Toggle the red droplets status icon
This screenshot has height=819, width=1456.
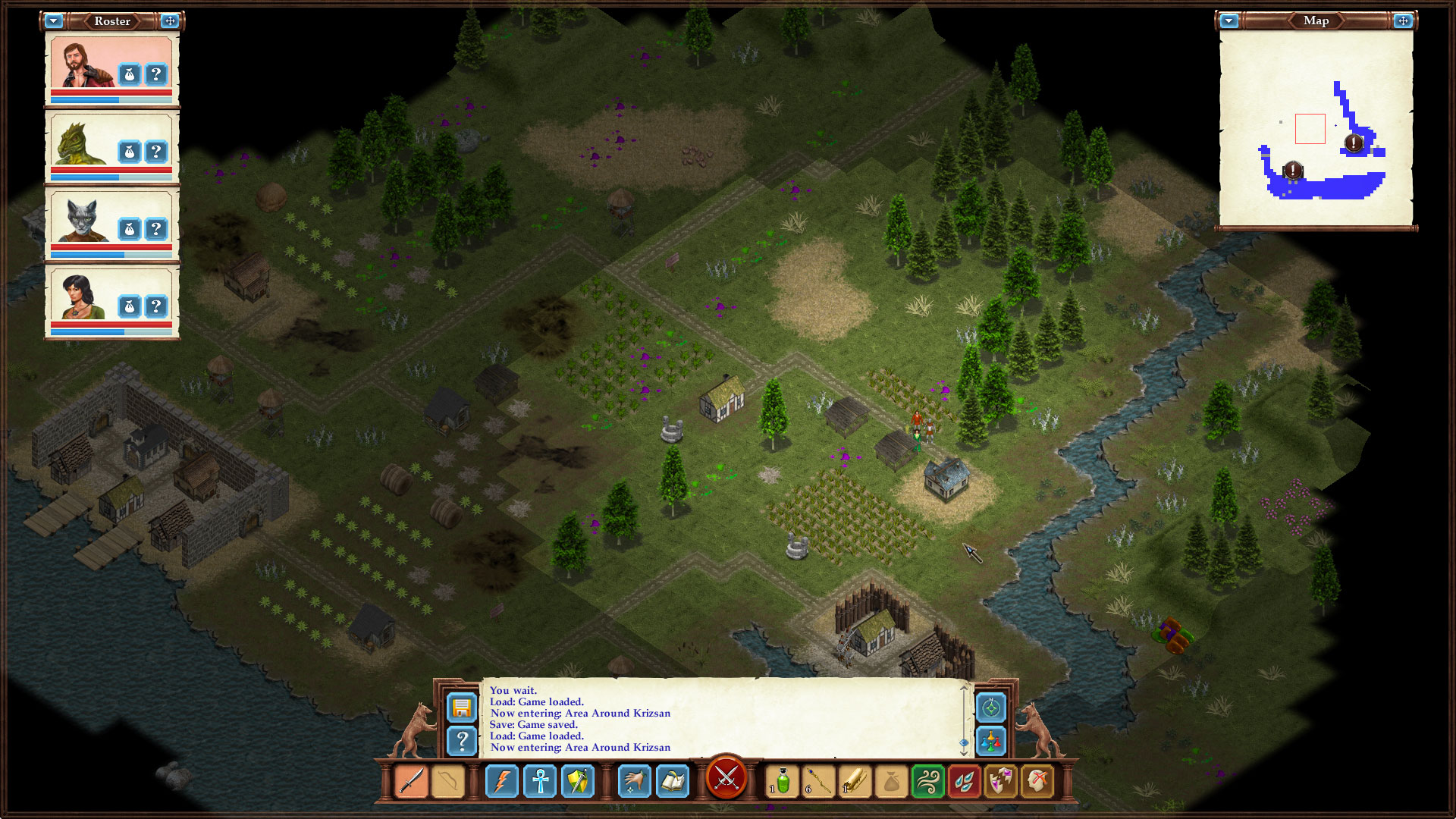tap(963, 781)
